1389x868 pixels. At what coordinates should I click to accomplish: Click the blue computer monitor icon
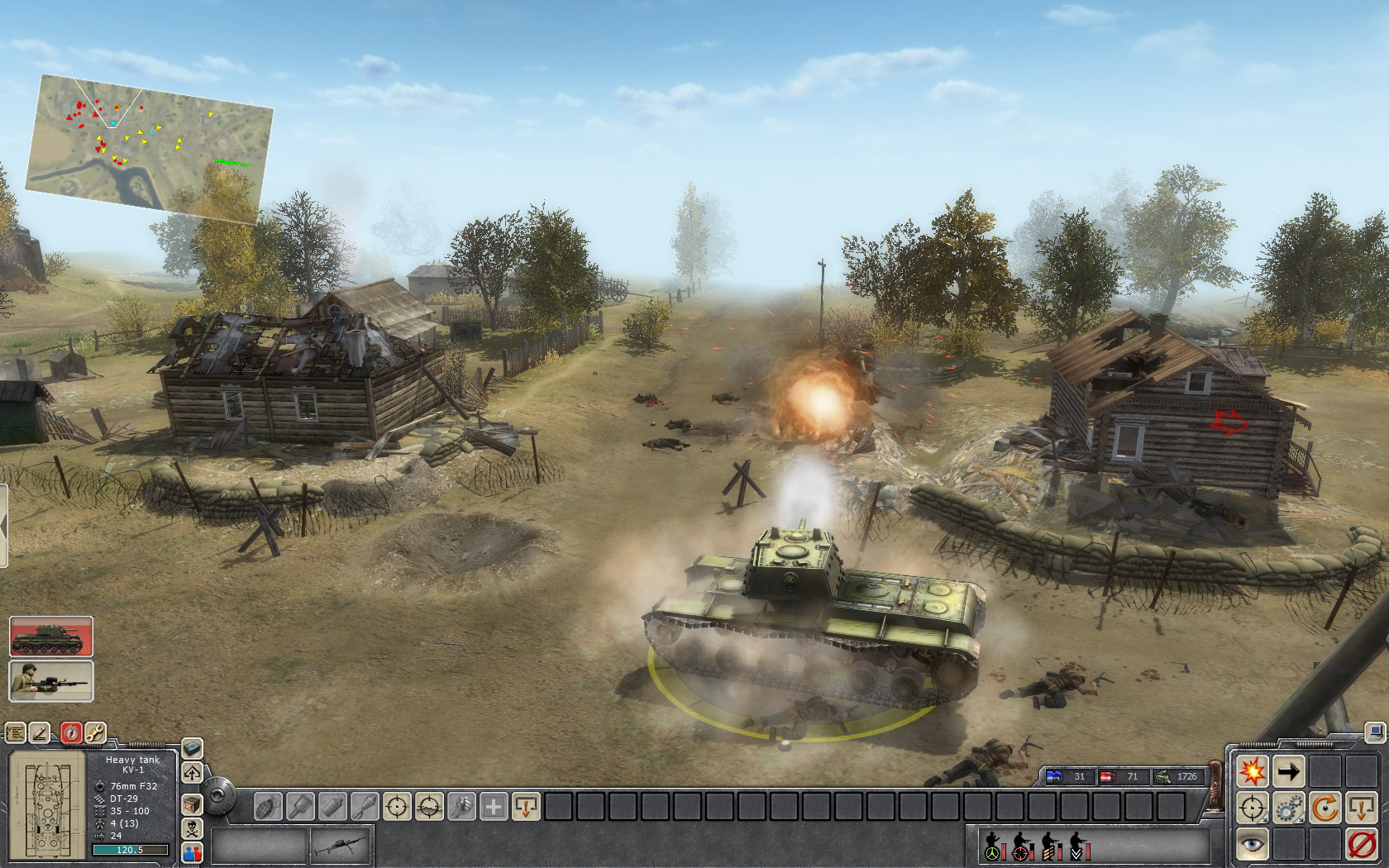coord(1374,732)
